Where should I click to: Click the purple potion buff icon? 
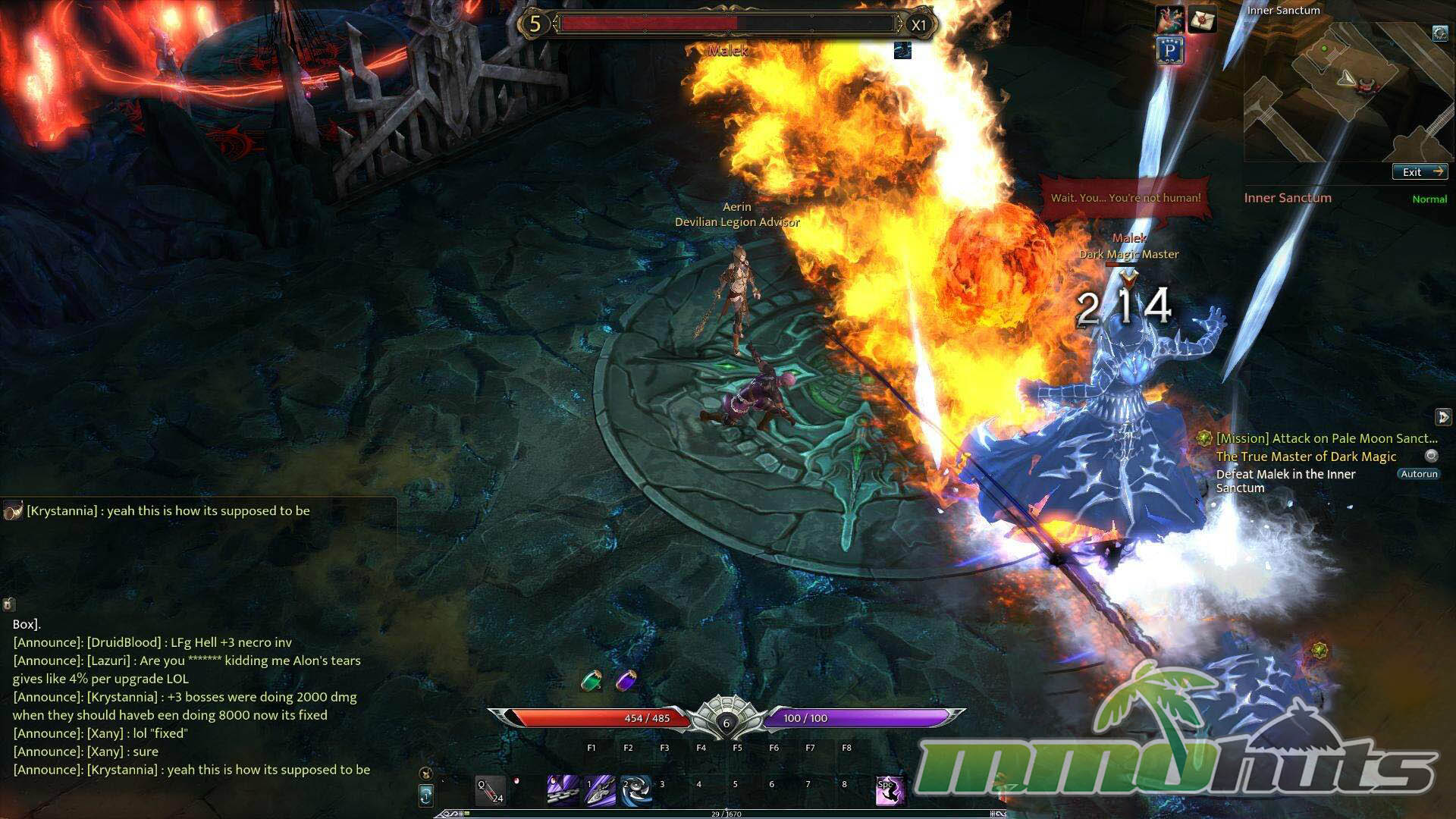tap(626, 680)
